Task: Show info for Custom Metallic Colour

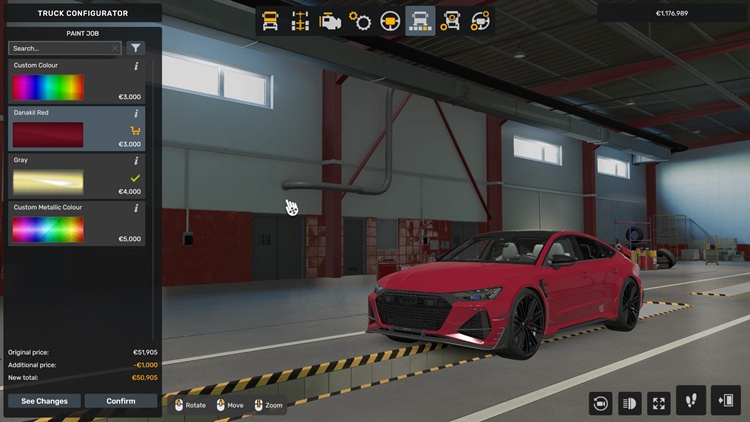Action: [136, 208]
